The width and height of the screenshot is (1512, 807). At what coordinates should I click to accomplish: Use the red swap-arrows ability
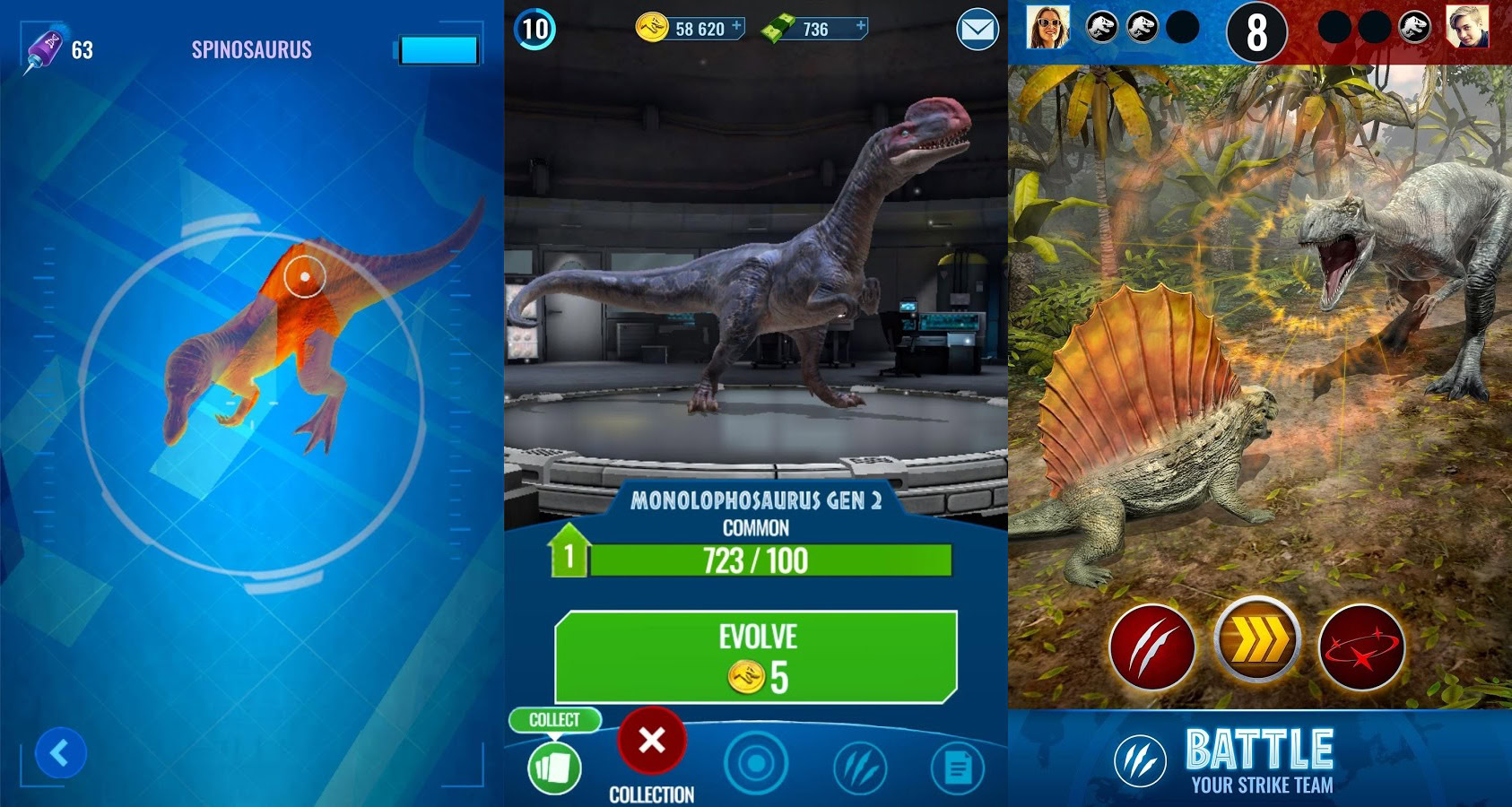click(1361, 647)
